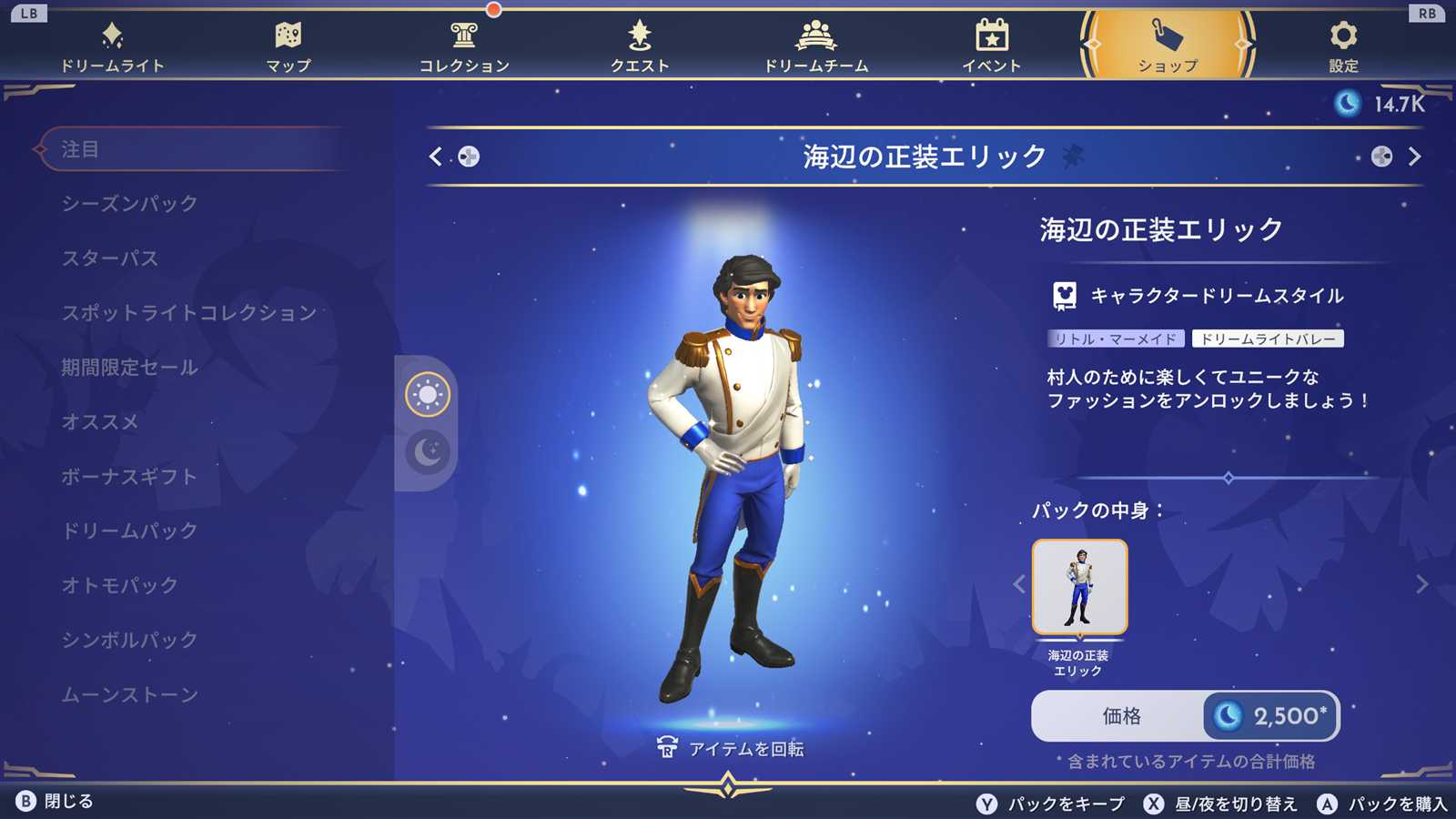
Task: Open the ムーンストーン category
Action: (129, 694)
